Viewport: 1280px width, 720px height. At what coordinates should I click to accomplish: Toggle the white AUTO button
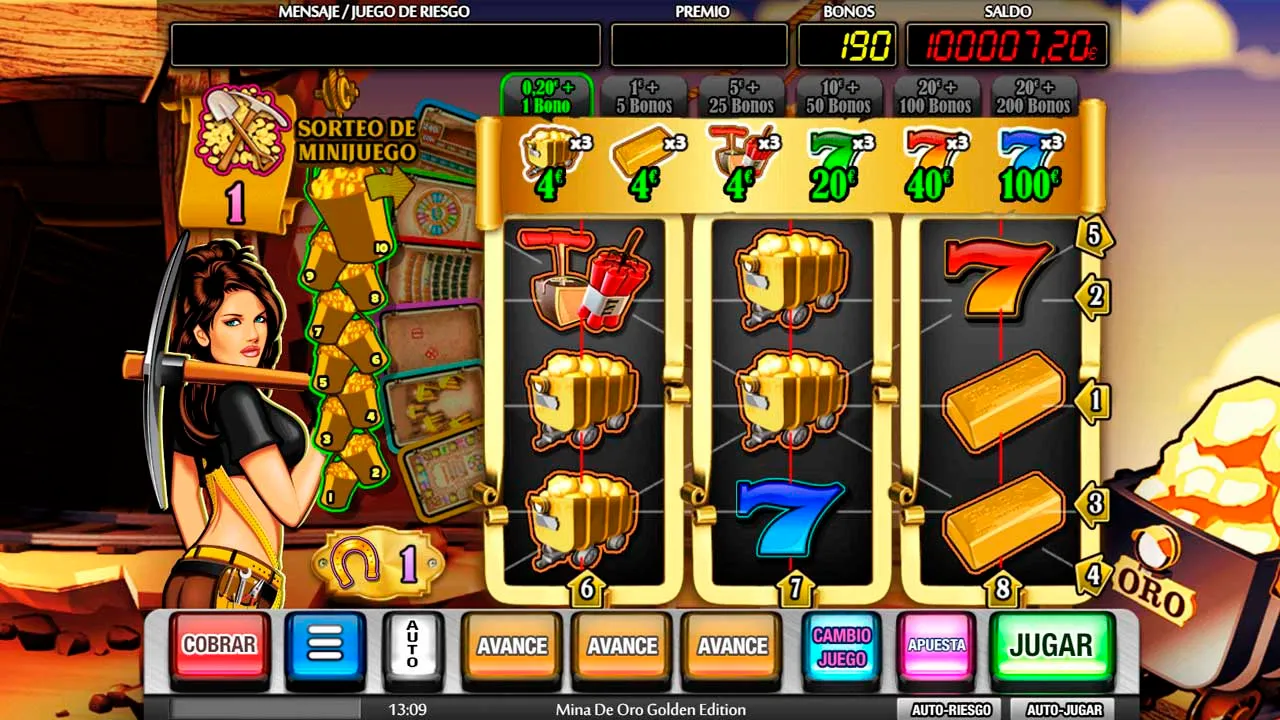point(412,646)
